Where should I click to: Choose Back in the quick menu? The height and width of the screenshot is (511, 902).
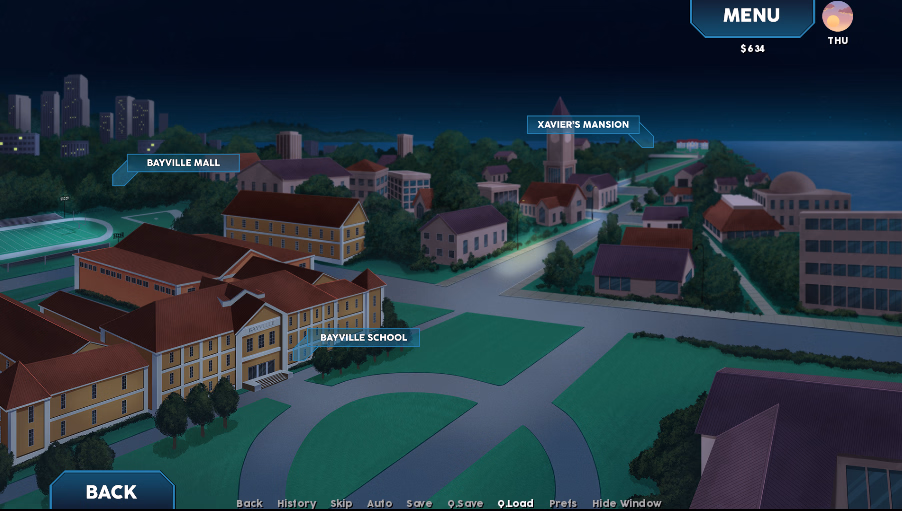[249, 504]
